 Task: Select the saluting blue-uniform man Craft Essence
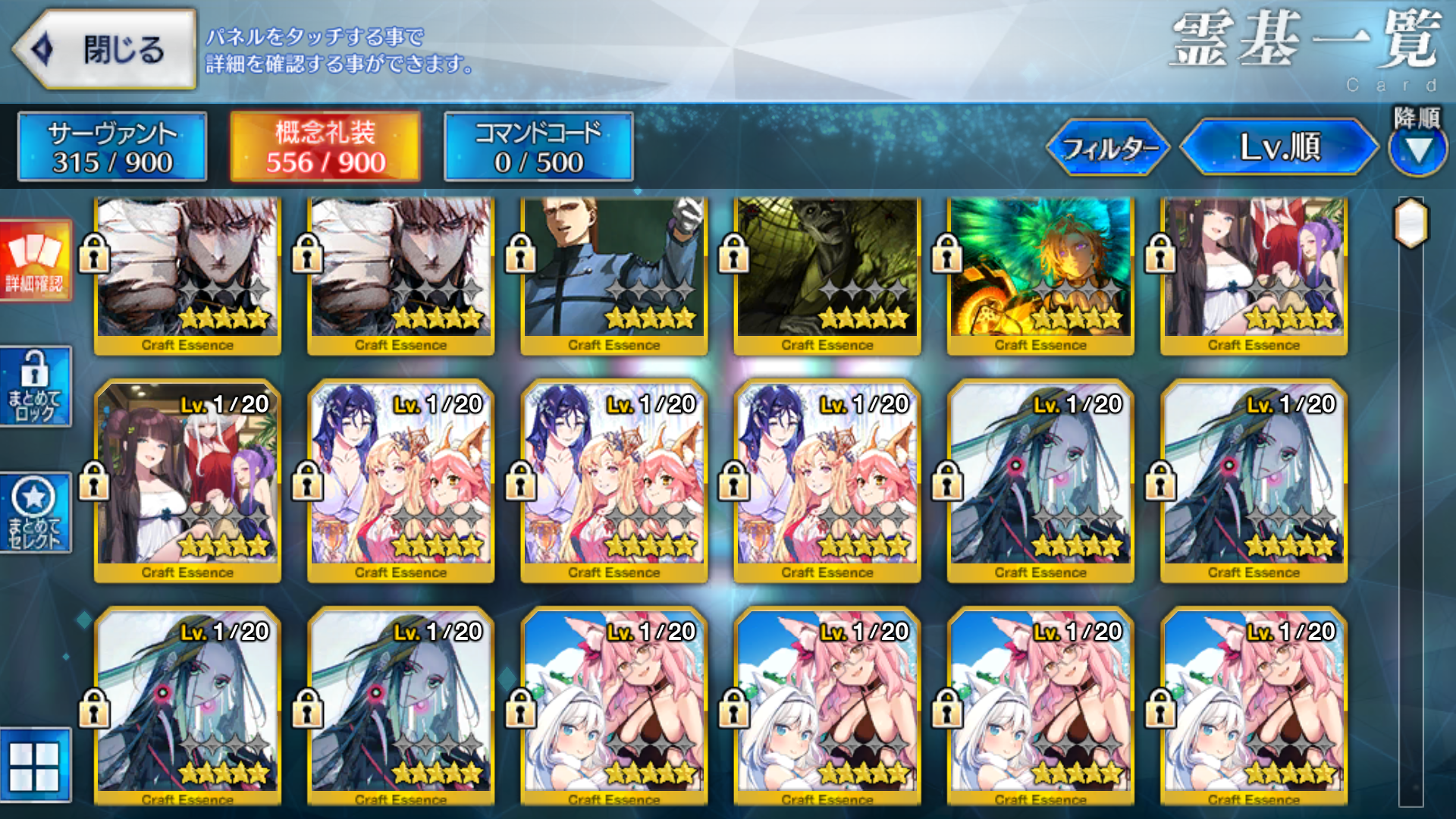[613, 273]
